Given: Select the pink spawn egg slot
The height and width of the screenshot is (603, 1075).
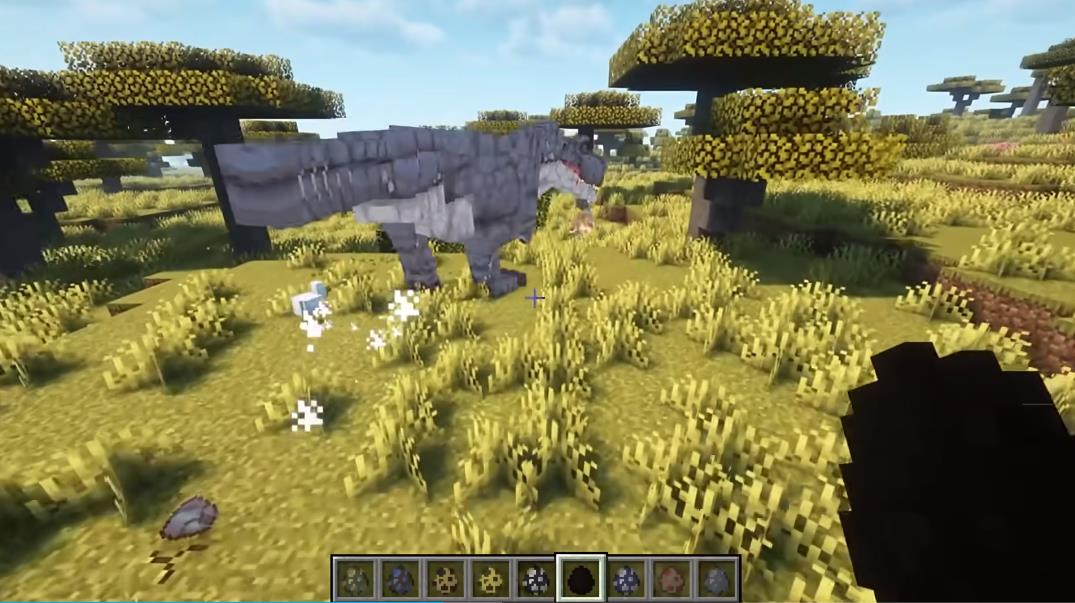Looking at the screenshot, I should pos(671,578).
